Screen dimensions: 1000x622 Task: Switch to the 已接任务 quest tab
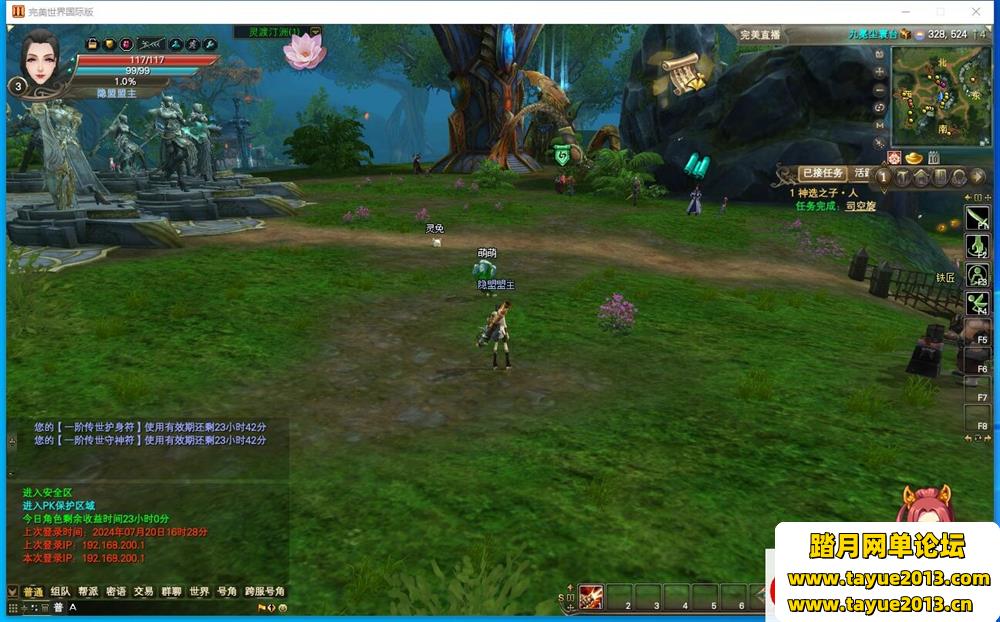tap(824, 173)
